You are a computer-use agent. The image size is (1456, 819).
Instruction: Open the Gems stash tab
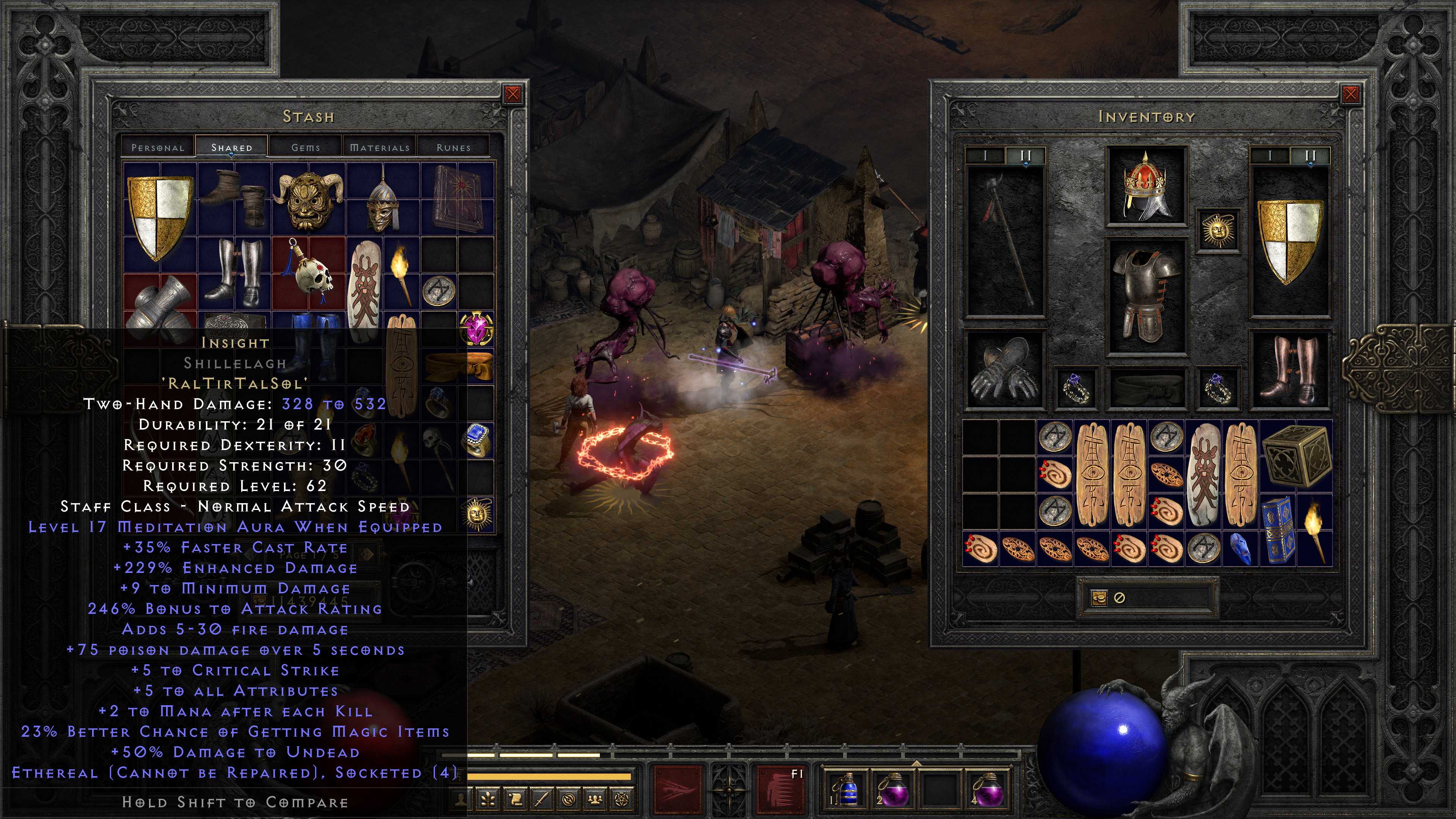(306, 147)
